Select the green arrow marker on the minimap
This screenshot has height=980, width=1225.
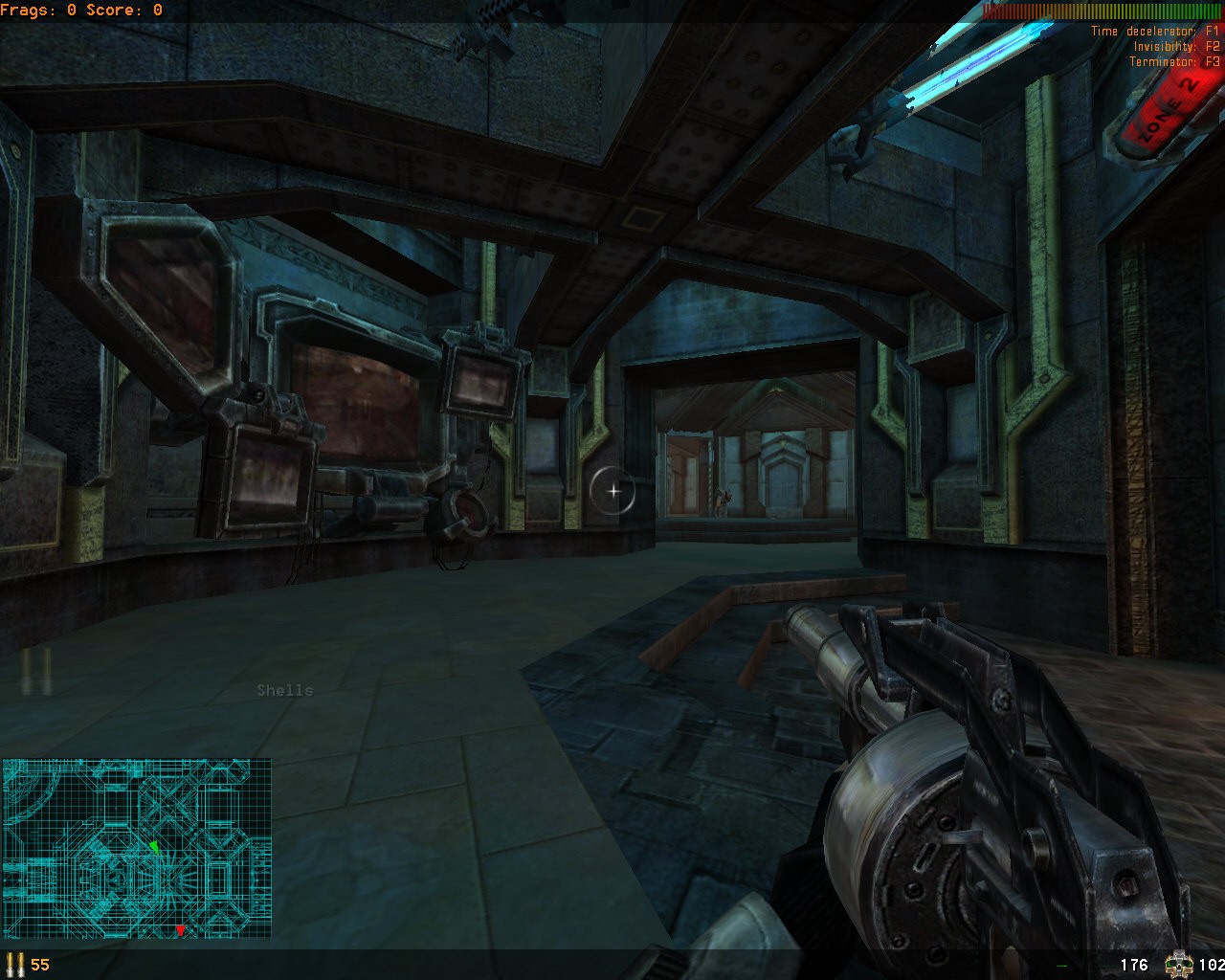154,847
